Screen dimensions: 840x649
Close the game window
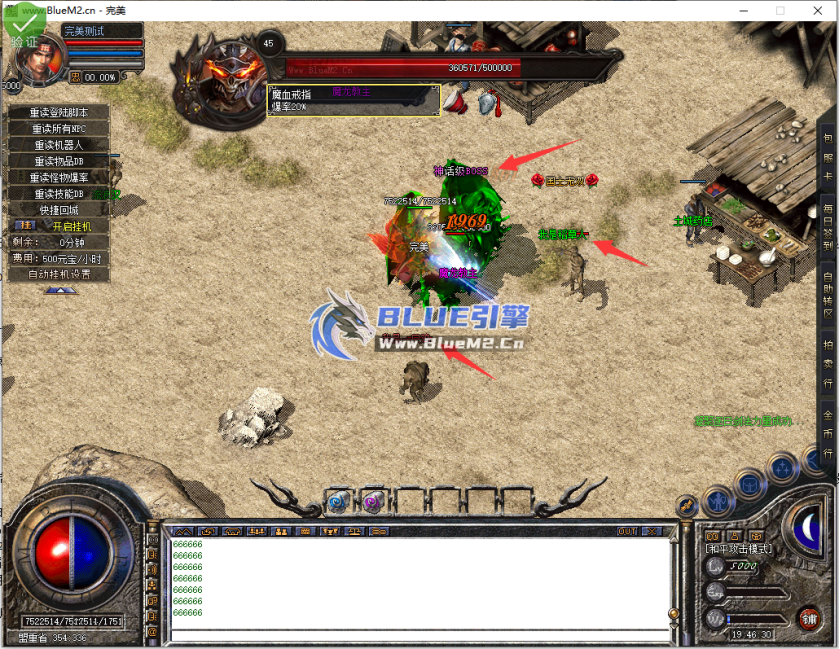[x=817, y=10]
